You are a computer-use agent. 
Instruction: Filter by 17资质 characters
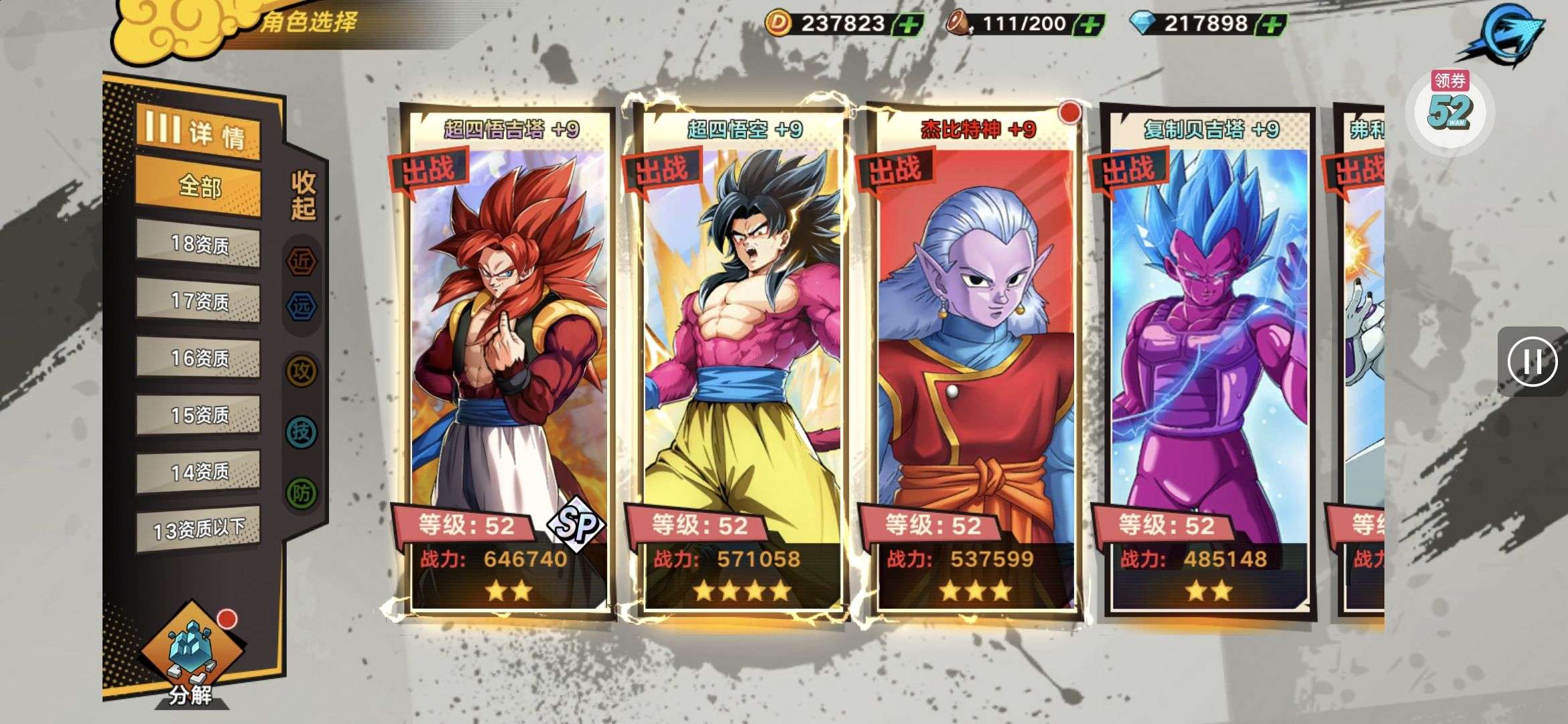(x=198, y=301)
